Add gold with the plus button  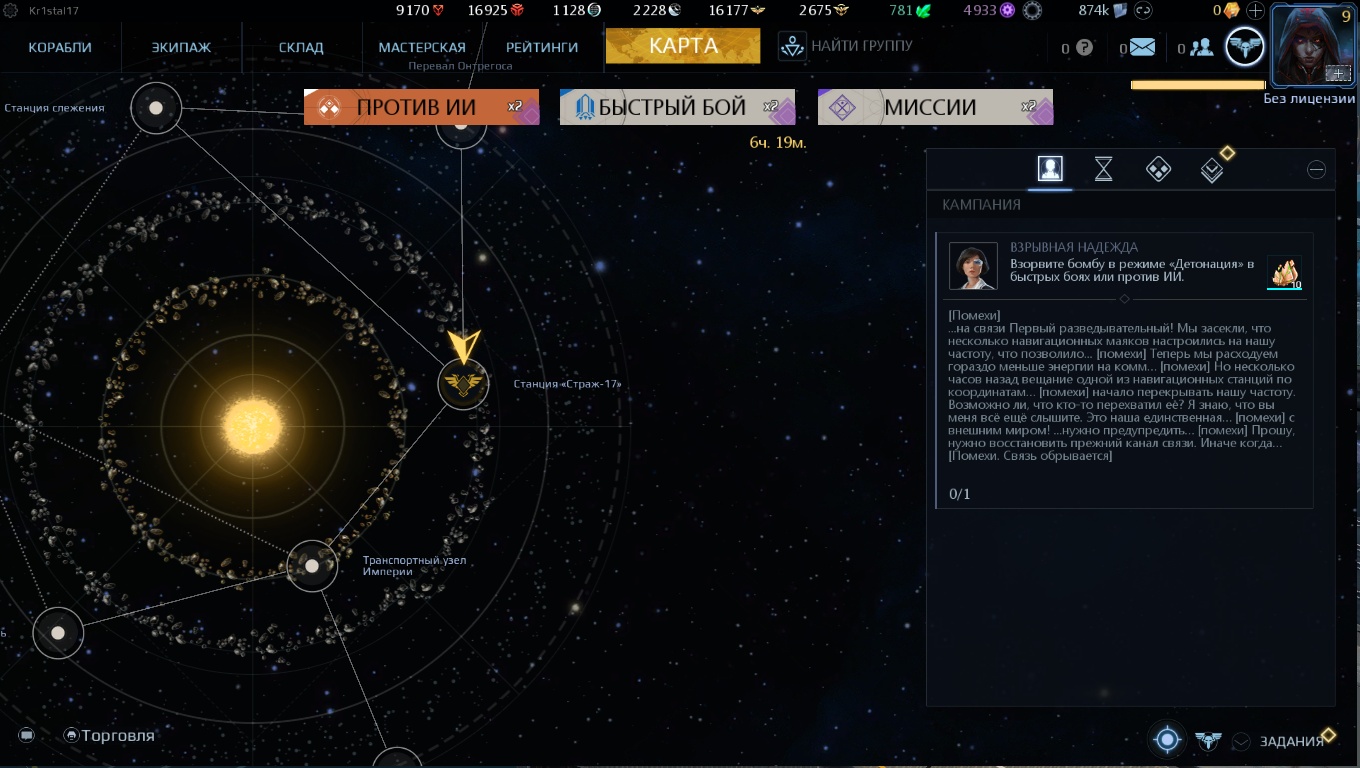[1255, 11]
